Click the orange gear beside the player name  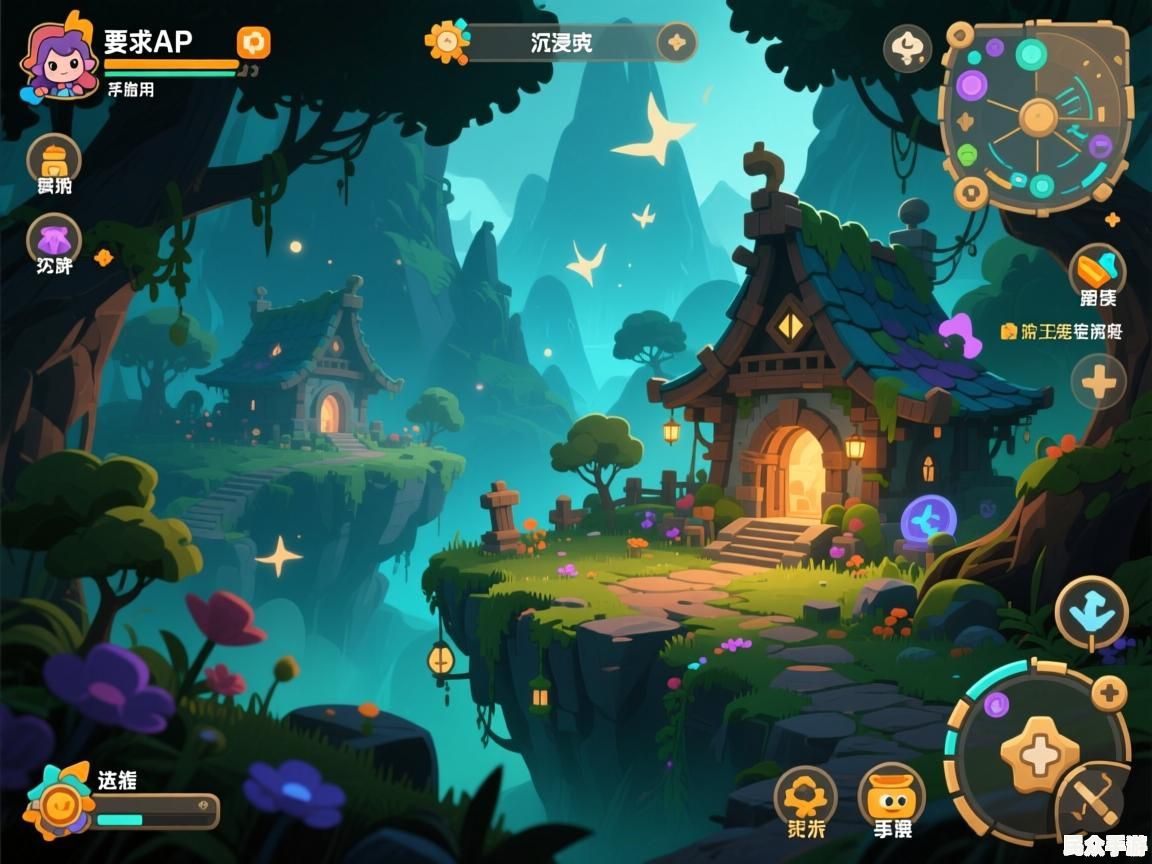pos(253,42)
